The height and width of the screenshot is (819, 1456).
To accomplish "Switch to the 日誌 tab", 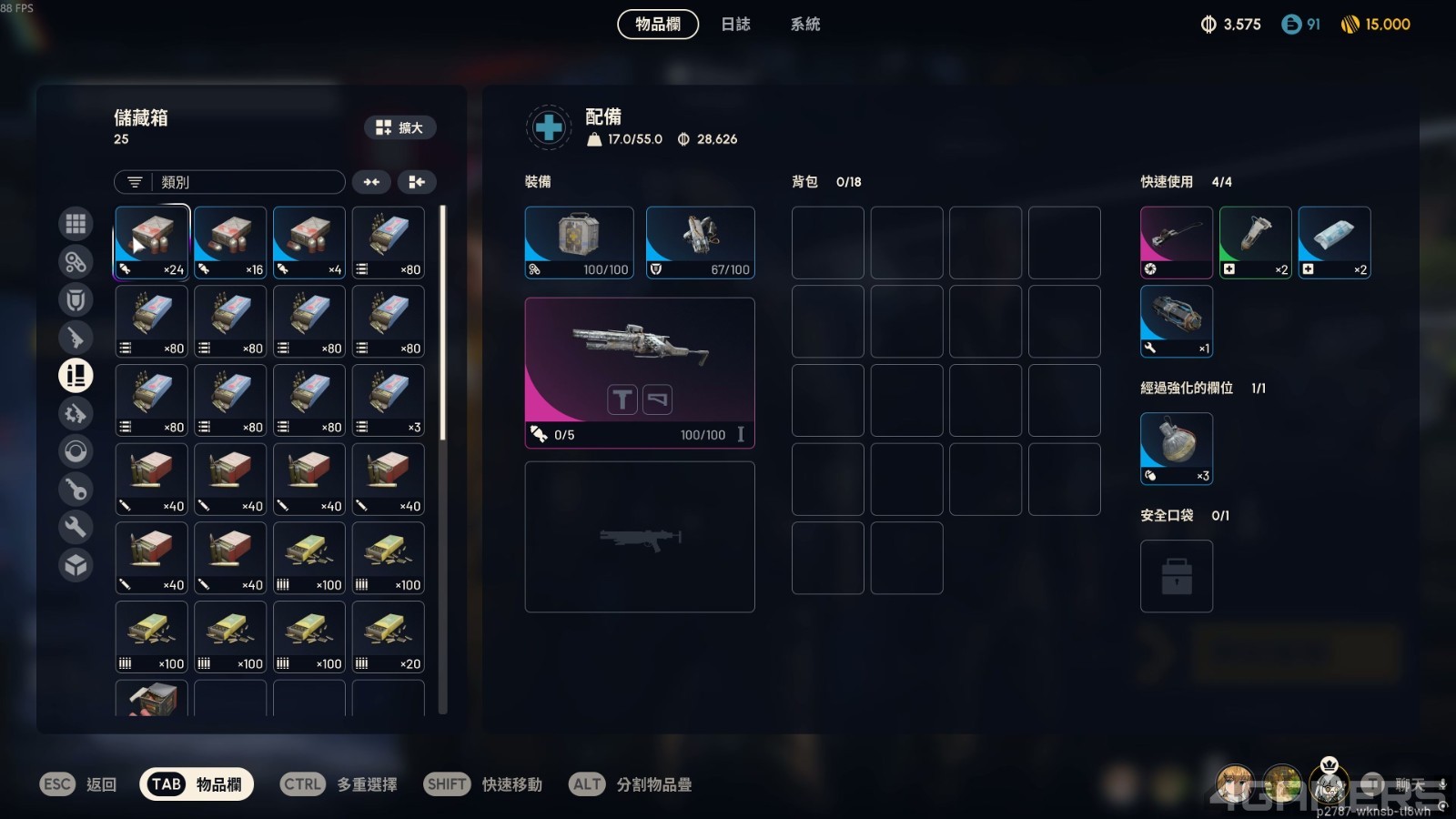I will coord(735,25).
